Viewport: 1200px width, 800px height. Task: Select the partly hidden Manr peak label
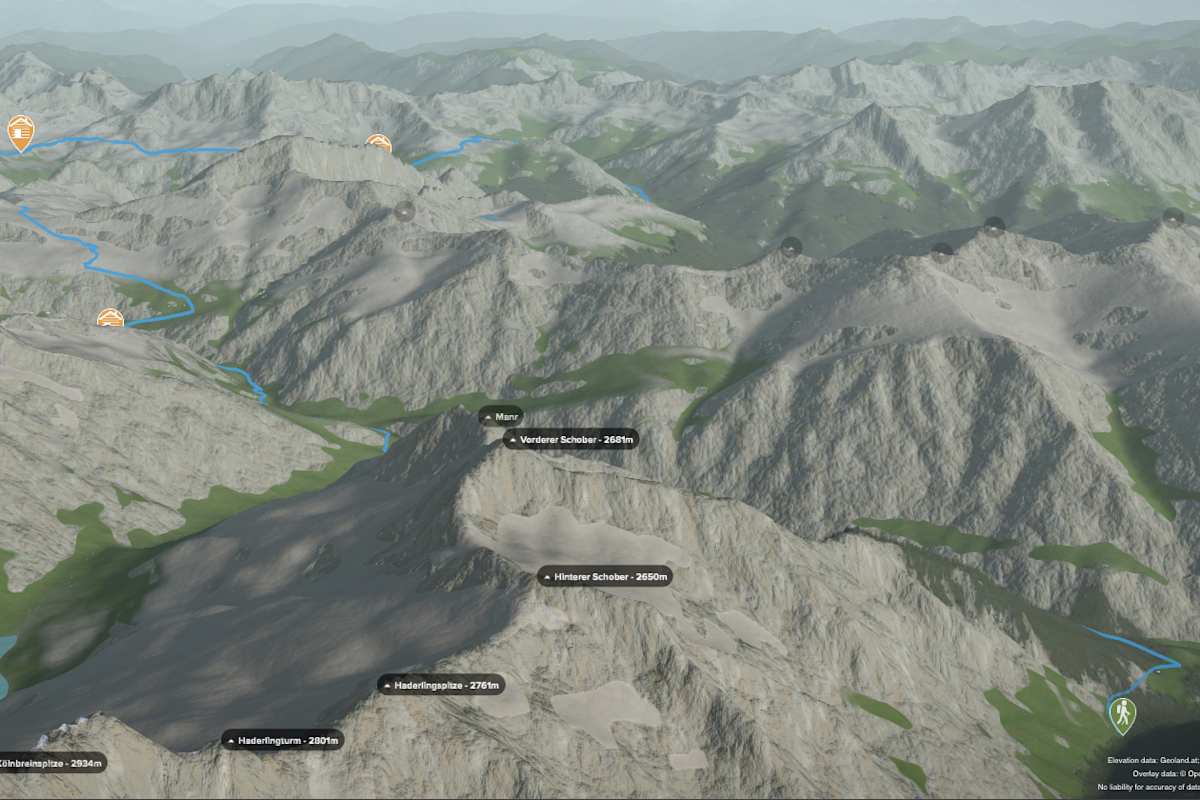[501, 417]
